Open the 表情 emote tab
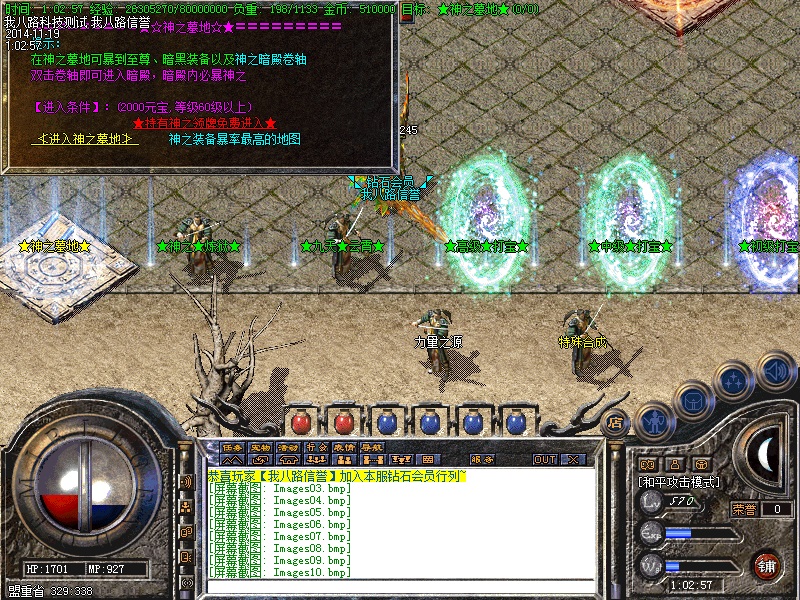Image resolution: width=800 pixels, height=600 pixels. coord(344,447)
